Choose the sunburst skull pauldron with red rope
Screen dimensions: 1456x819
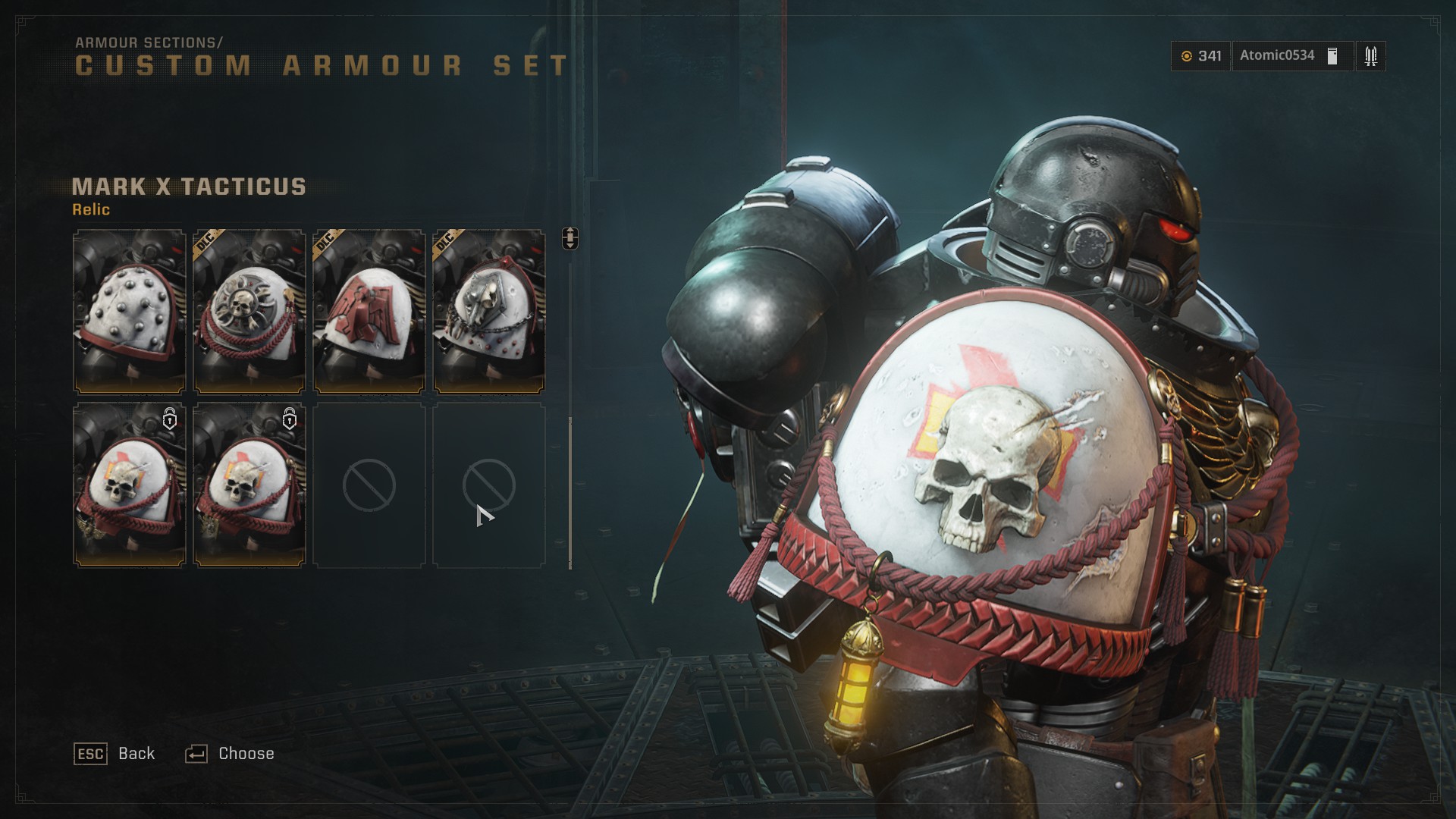[x=249, y=312]
